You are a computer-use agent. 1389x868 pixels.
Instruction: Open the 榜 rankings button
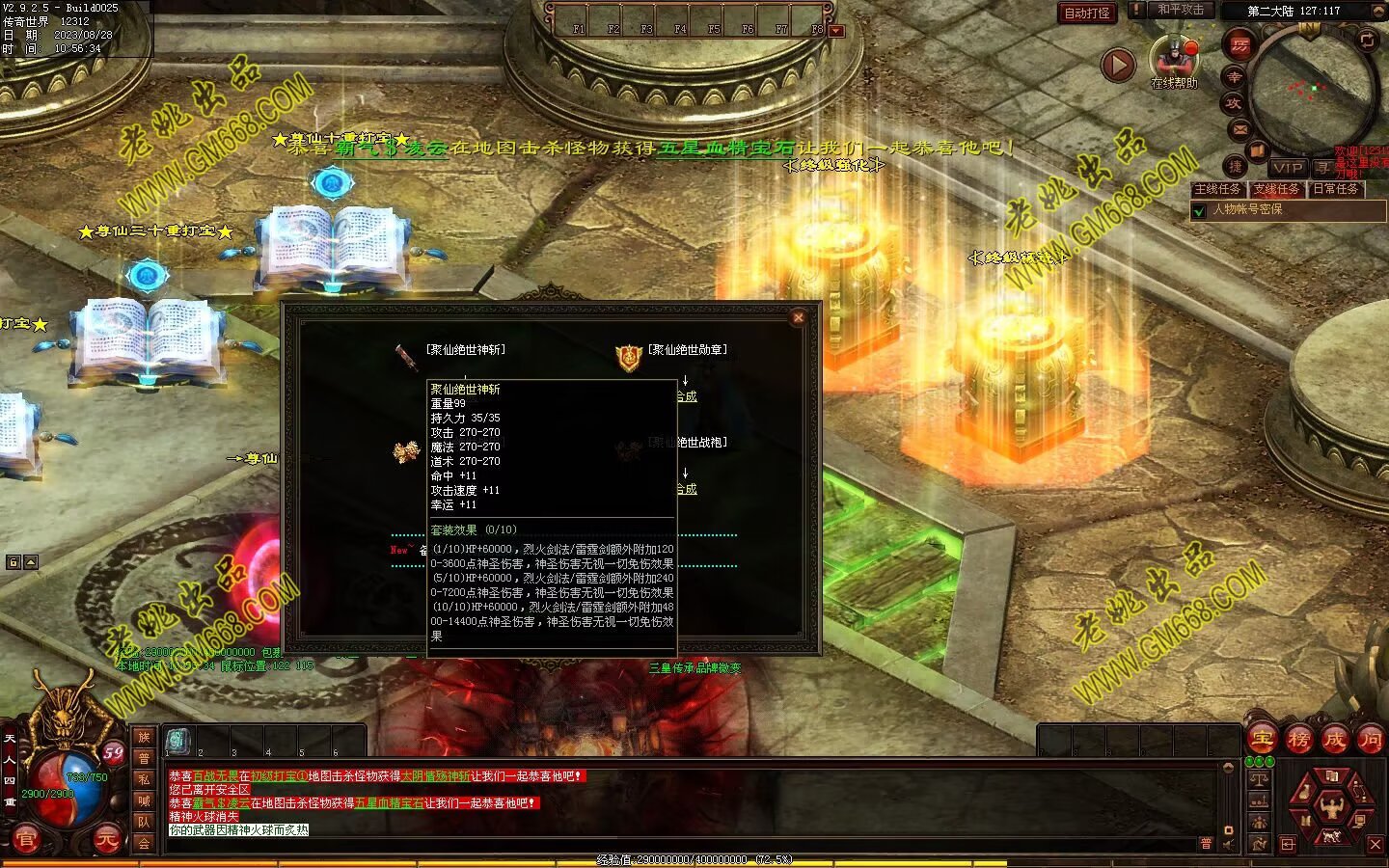(1298, 740)
